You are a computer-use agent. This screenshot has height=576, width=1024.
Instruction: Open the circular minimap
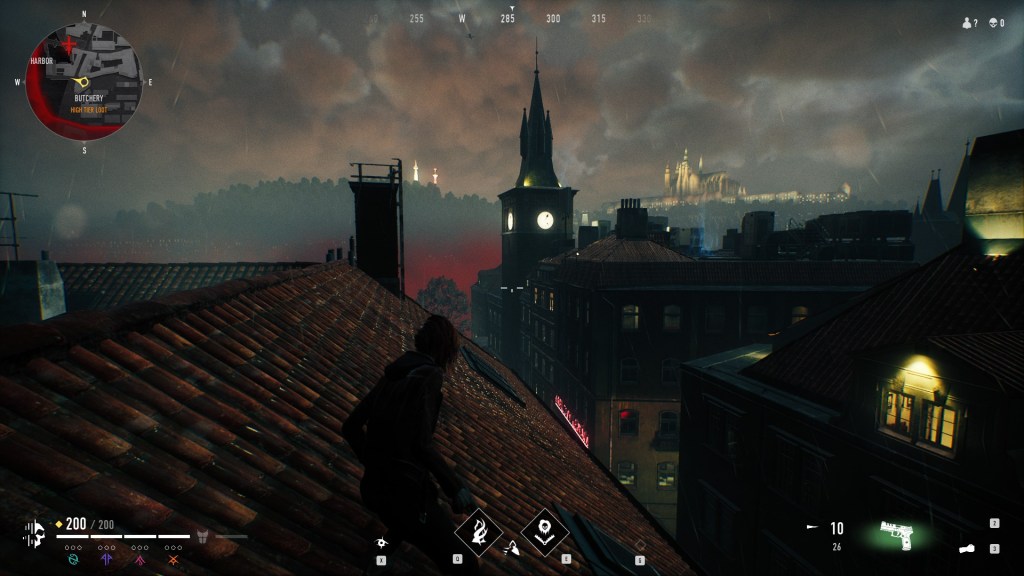84,81
